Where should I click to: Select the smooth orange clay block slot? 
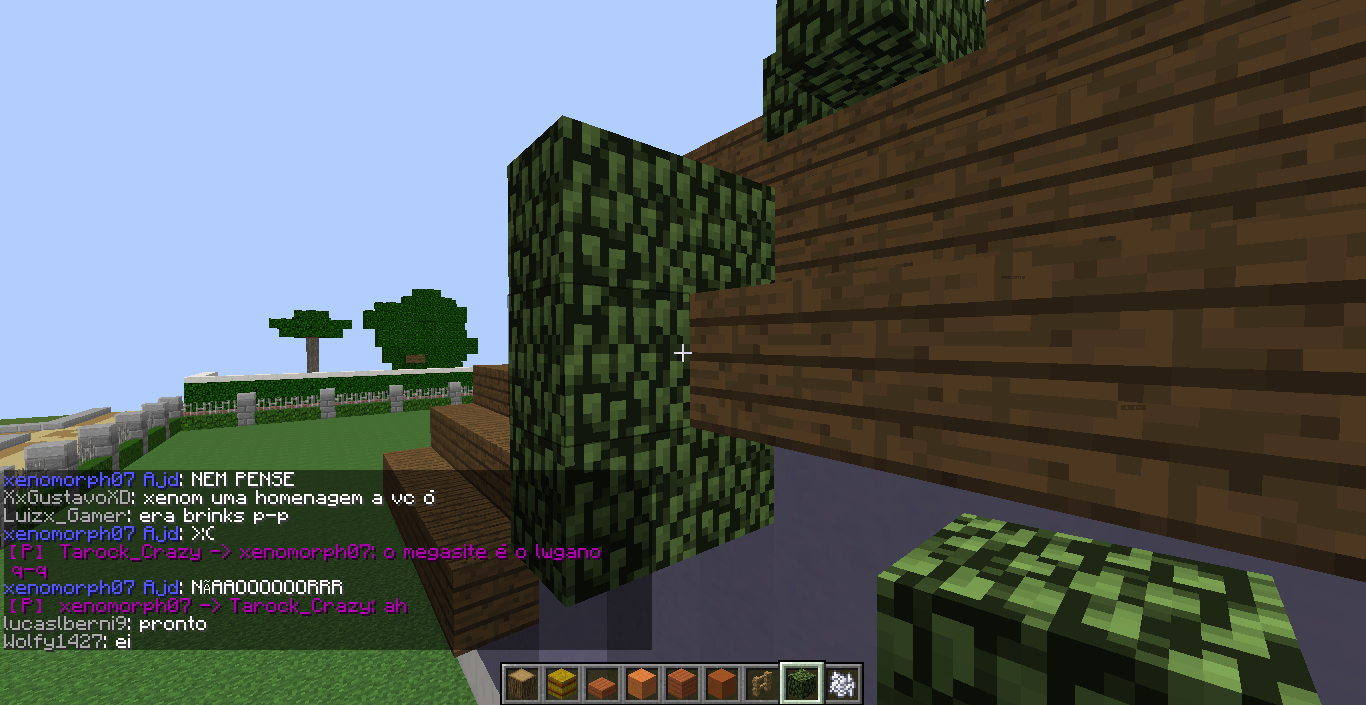(x=641, y=684)
